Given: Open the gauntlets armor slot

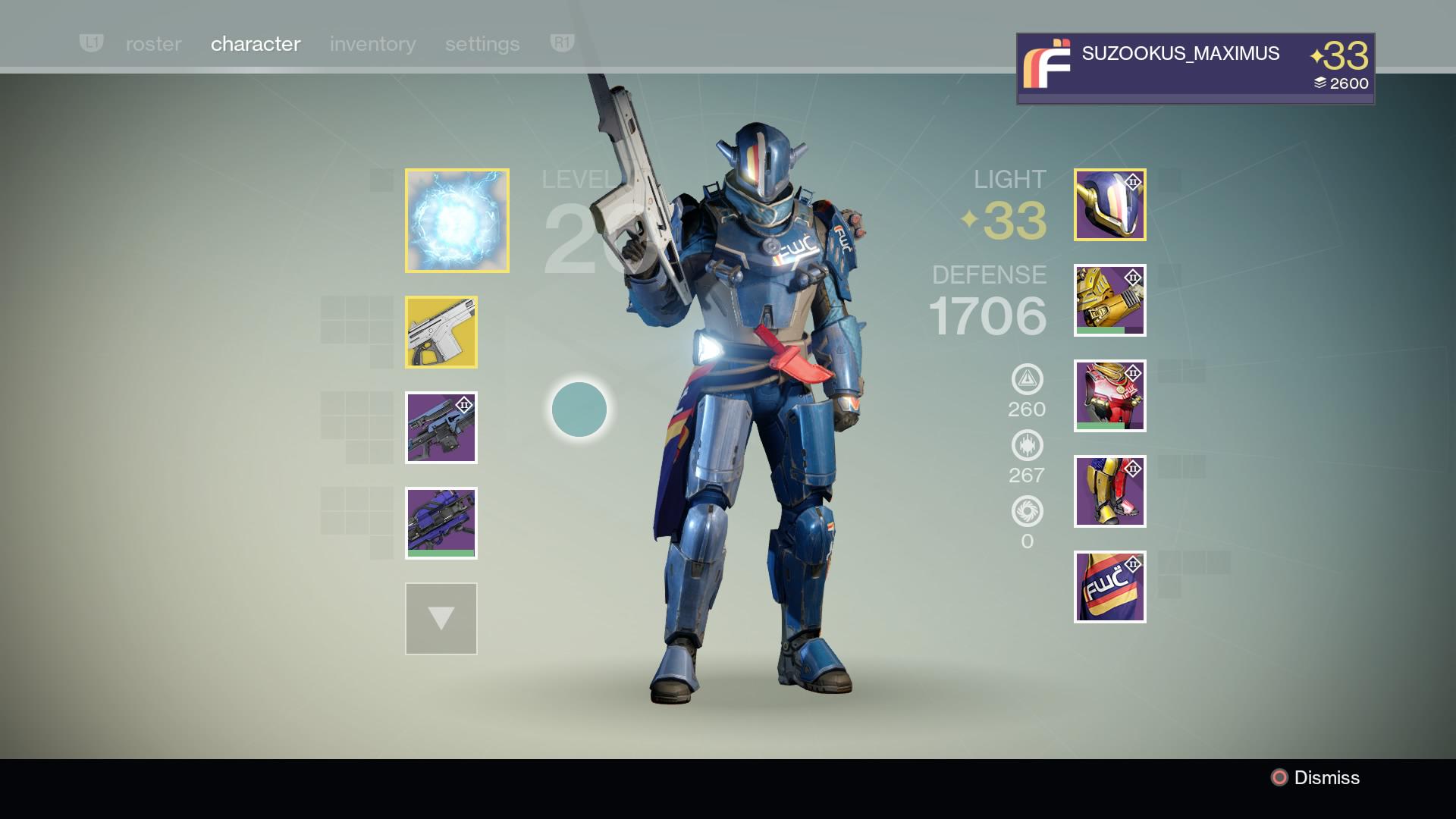Looking at the screenshot, I should pyautogui.click(x=1109, y=300).
